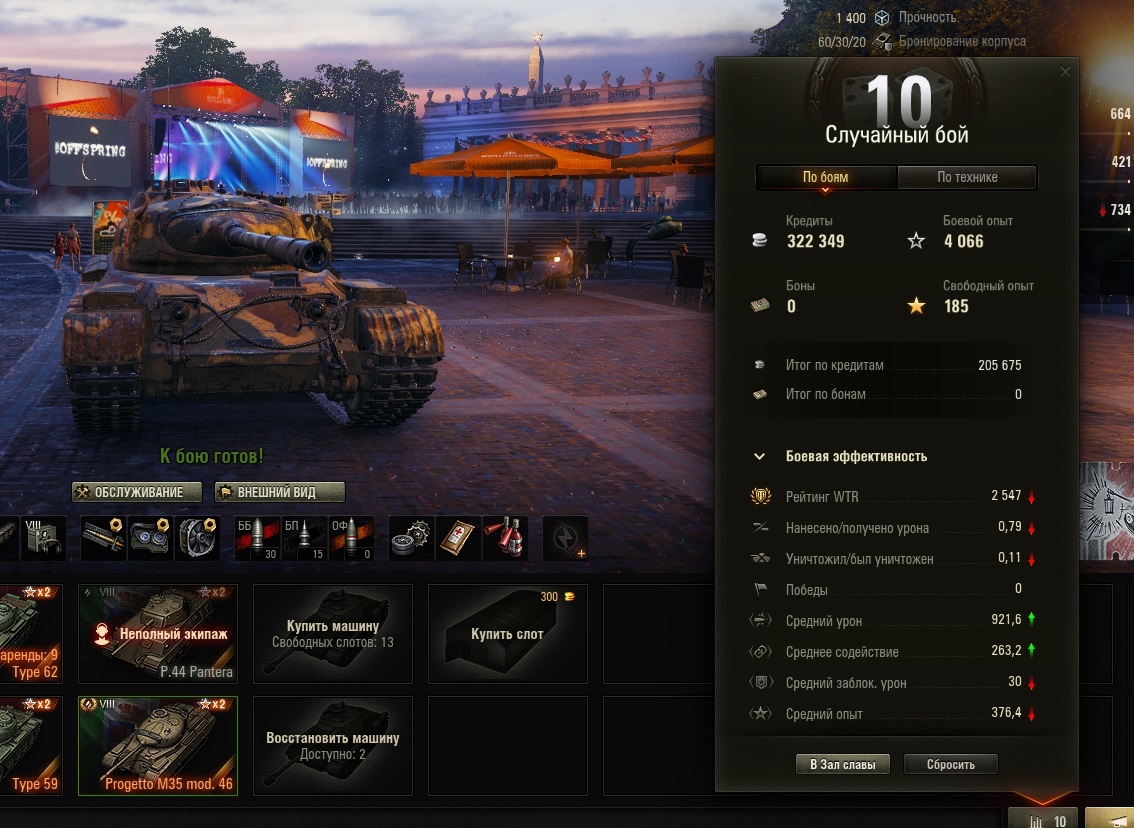This screenshot has width=1134, height=828.
Task: Collapse the 'Боевая эффективность' section
Action: [760, 456]
